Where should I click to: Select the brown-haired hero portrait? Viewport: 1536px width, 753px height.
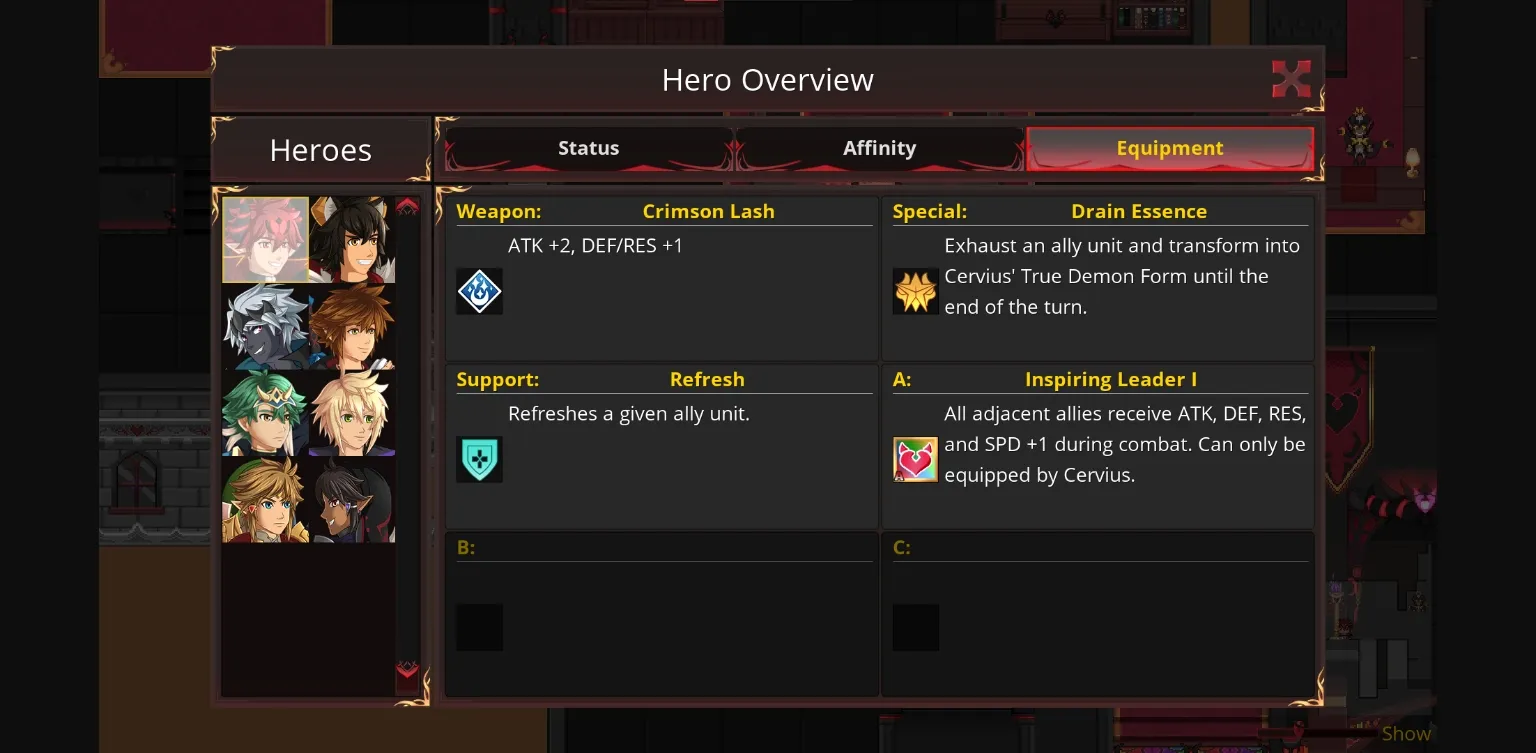point(350,326)
